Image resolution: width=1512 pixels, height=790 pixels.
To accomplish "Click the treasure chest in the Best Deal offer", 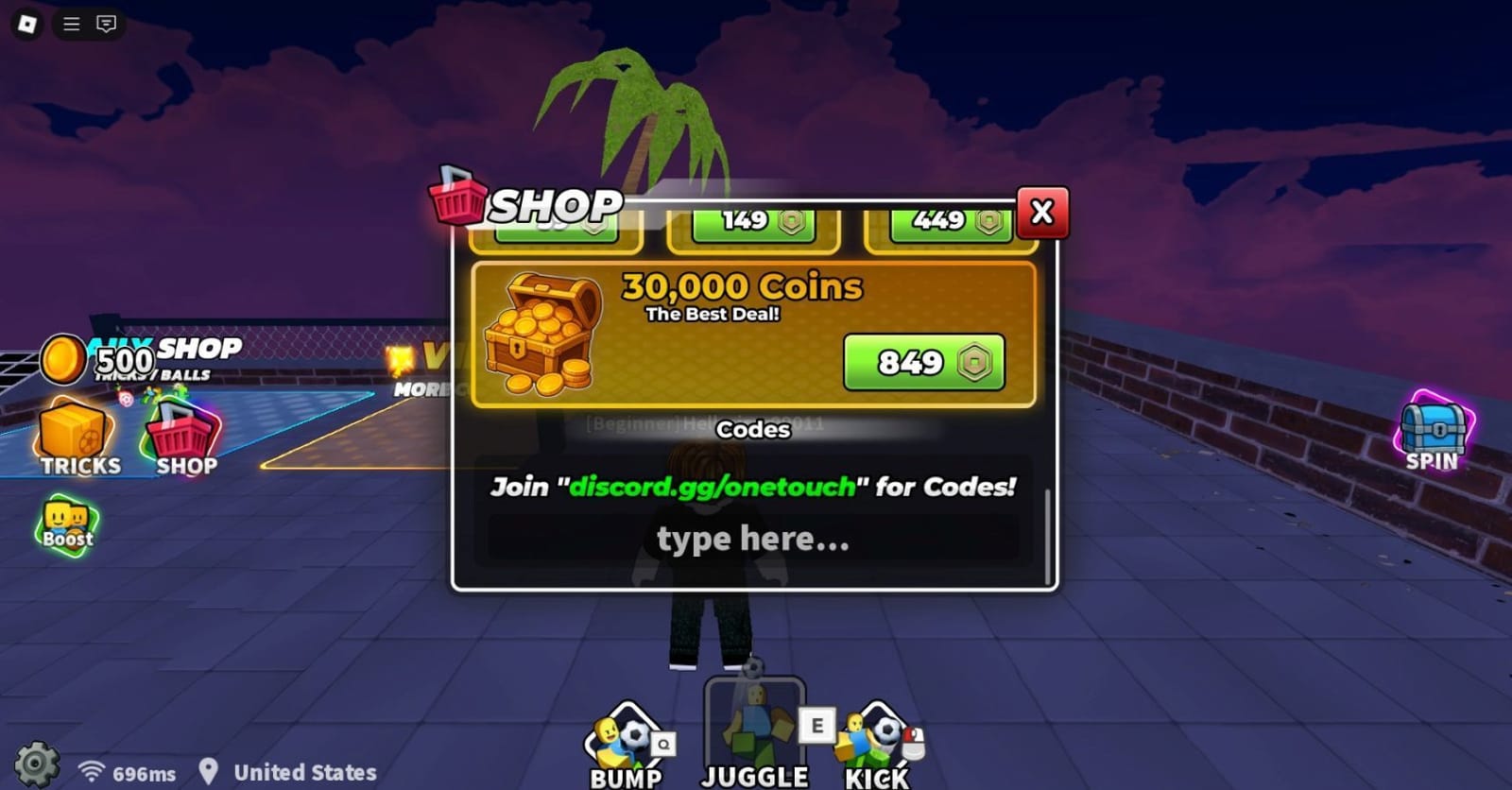I will click(x=543, y=333).
